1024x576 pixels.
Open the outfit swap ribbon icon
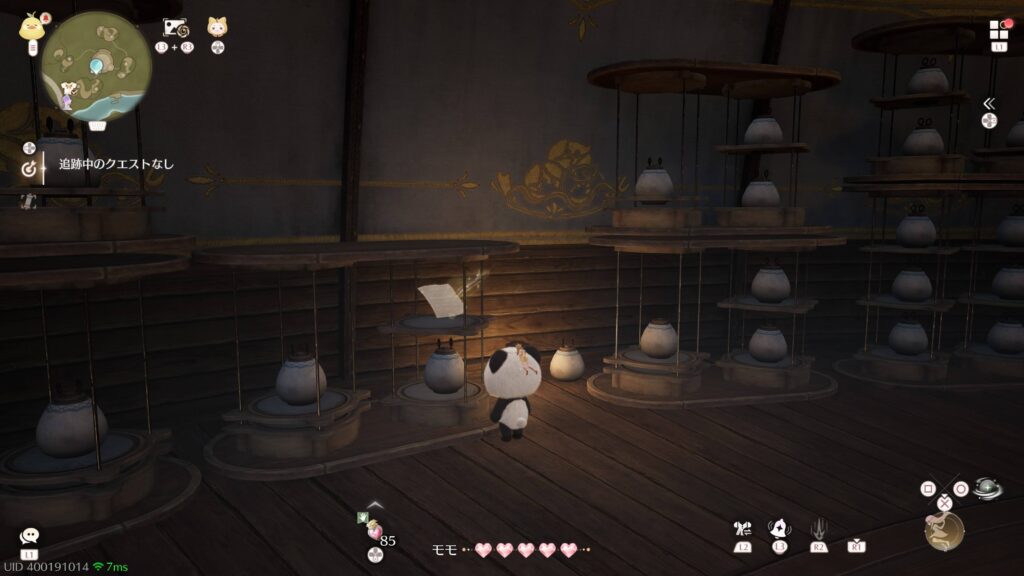(742, 529)
